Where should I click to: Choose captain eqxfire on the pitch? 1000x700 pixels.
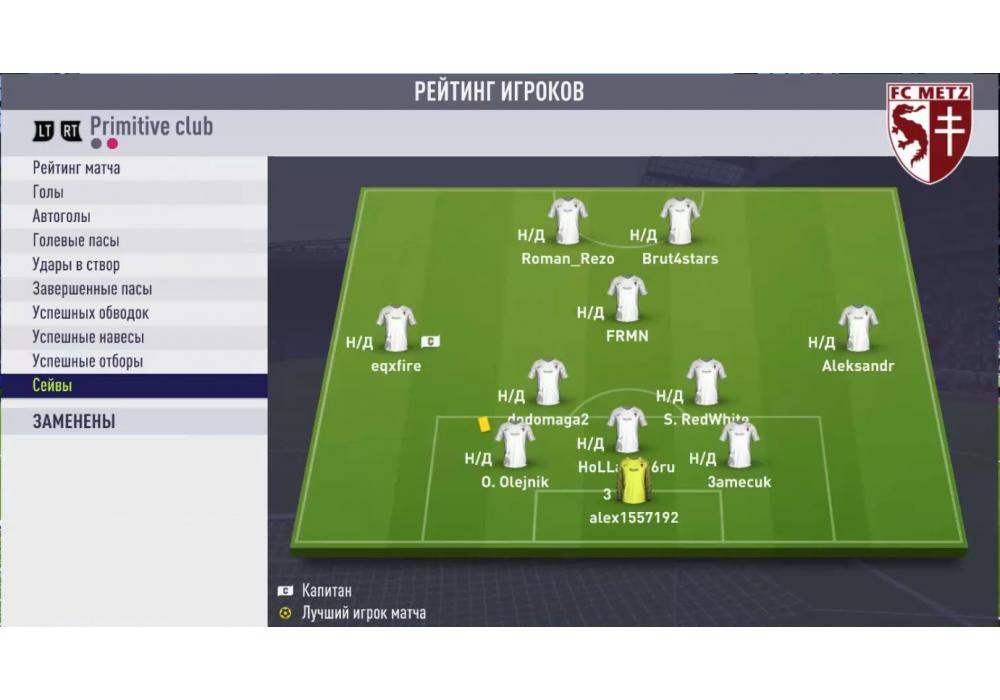(x=396, y=329)
